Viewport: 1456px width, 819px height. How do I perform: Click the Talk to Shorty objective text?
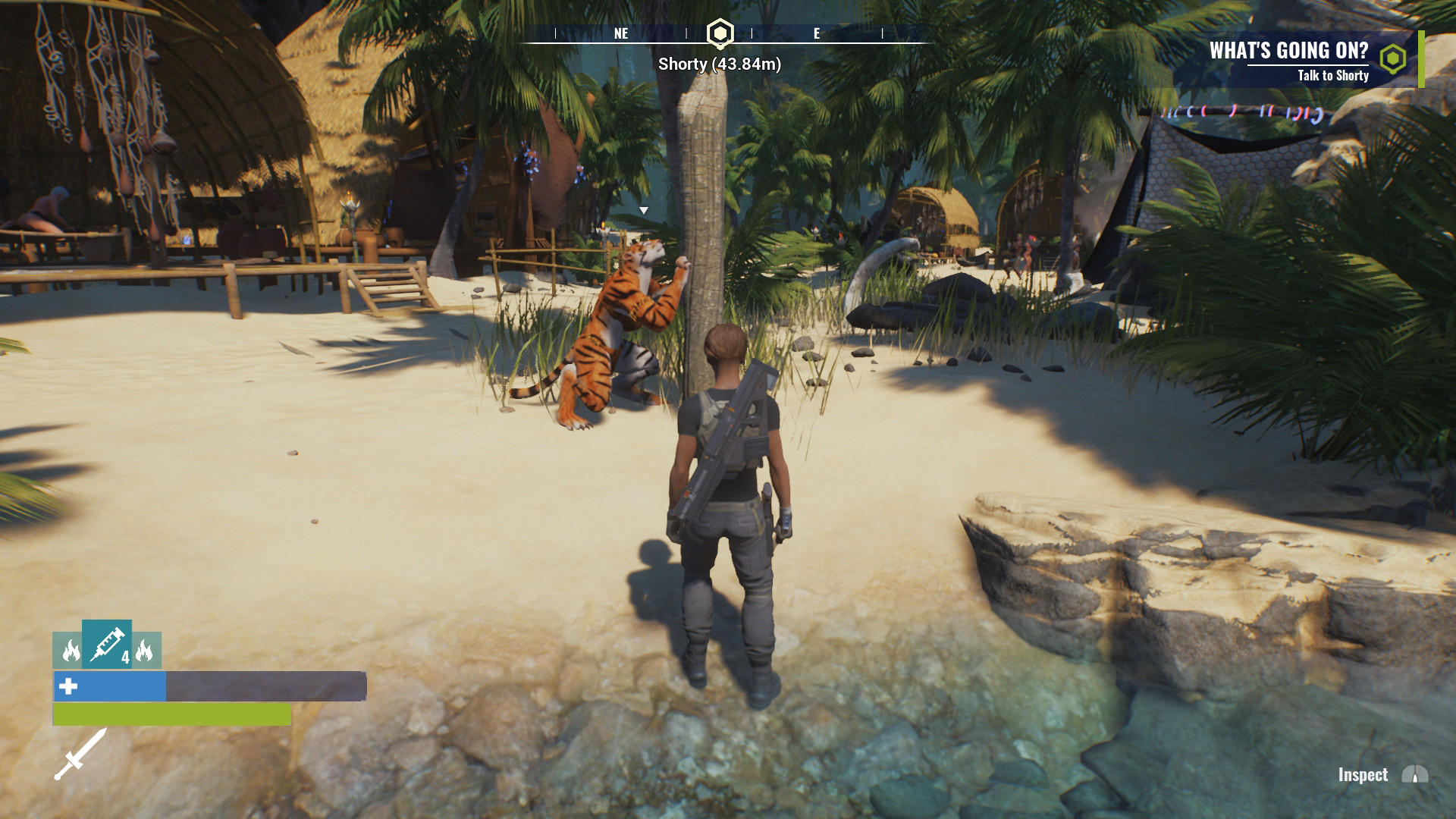(1332, 76)
